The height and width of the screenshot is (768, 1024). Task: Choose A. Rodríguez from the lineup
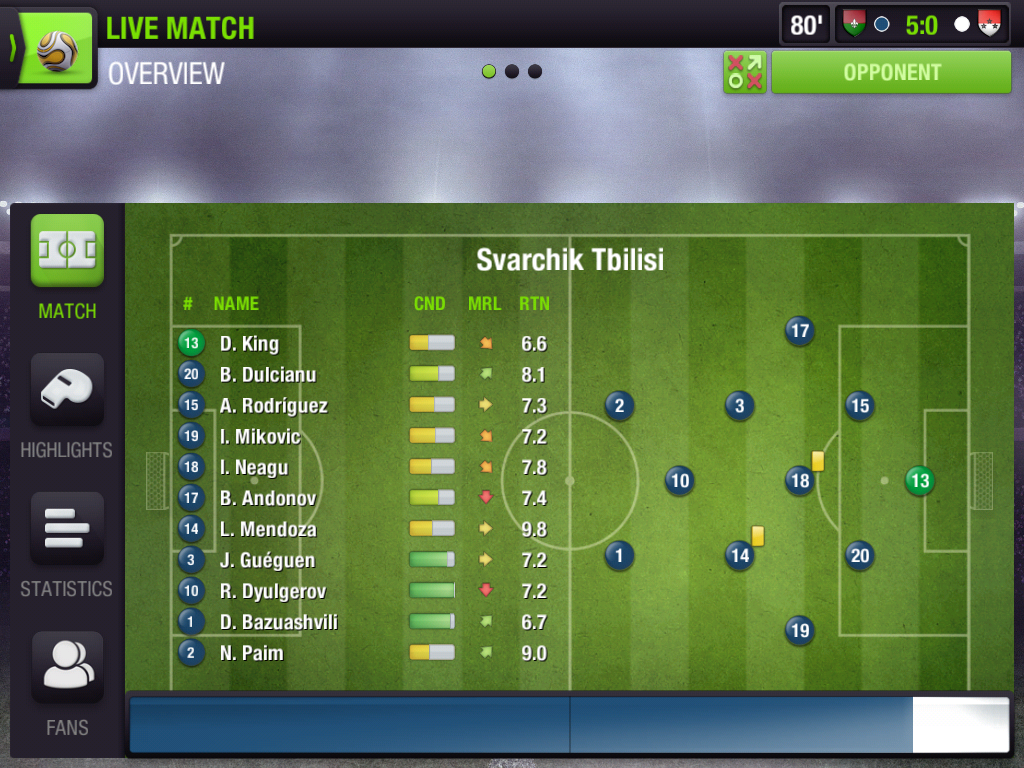pyautogui.click(x=273, y=406)
